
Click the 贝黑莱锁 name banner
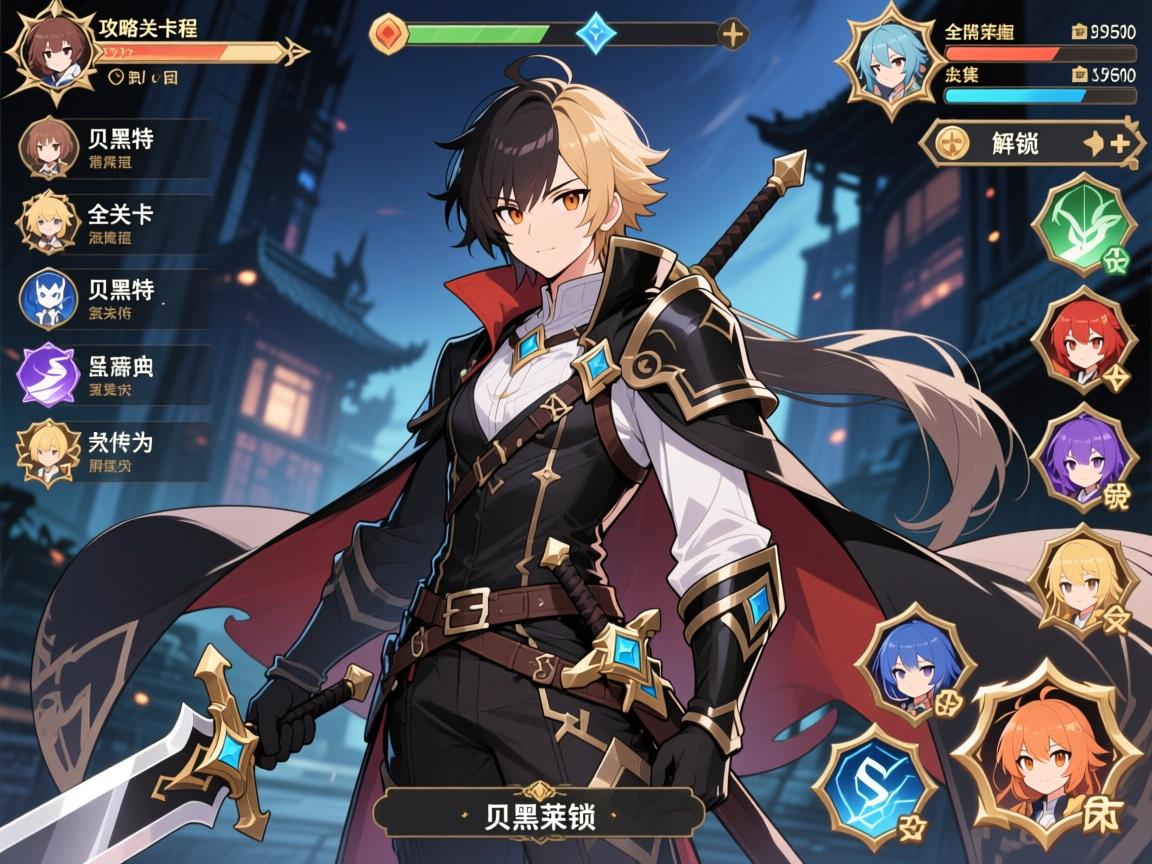coord(540,813)
